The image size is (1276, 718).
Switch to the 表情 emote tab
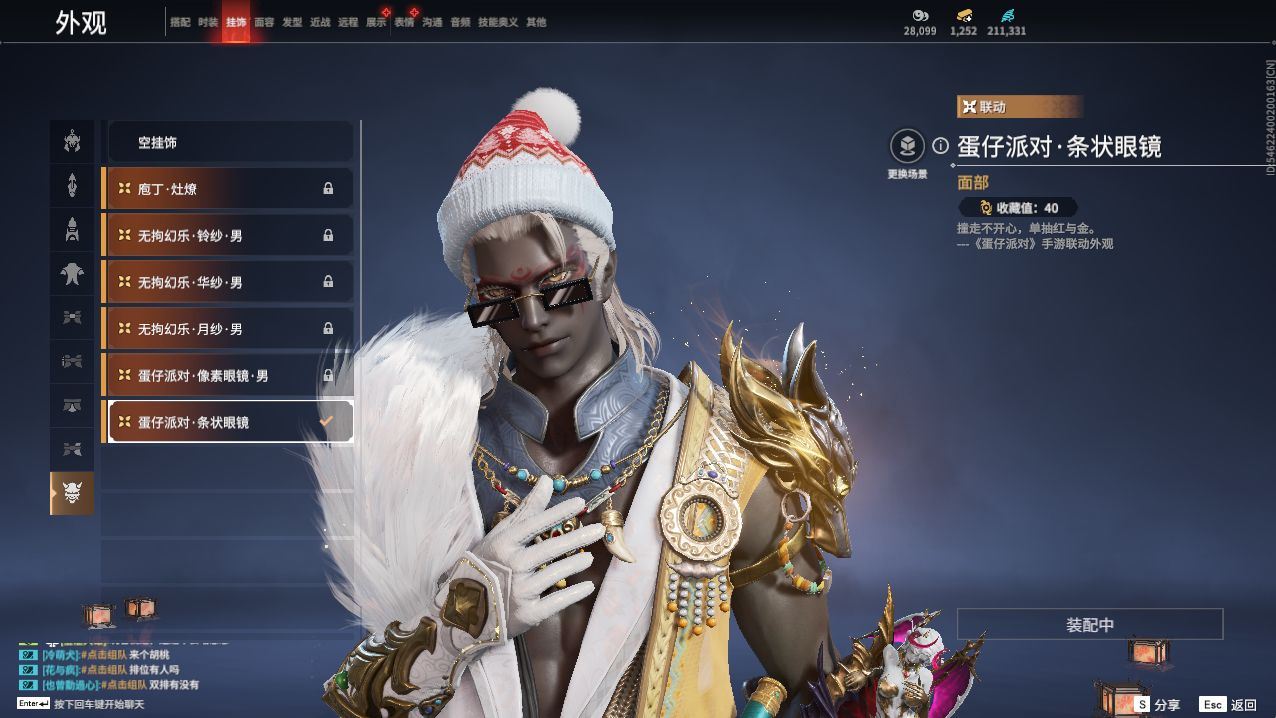(404, 22)
